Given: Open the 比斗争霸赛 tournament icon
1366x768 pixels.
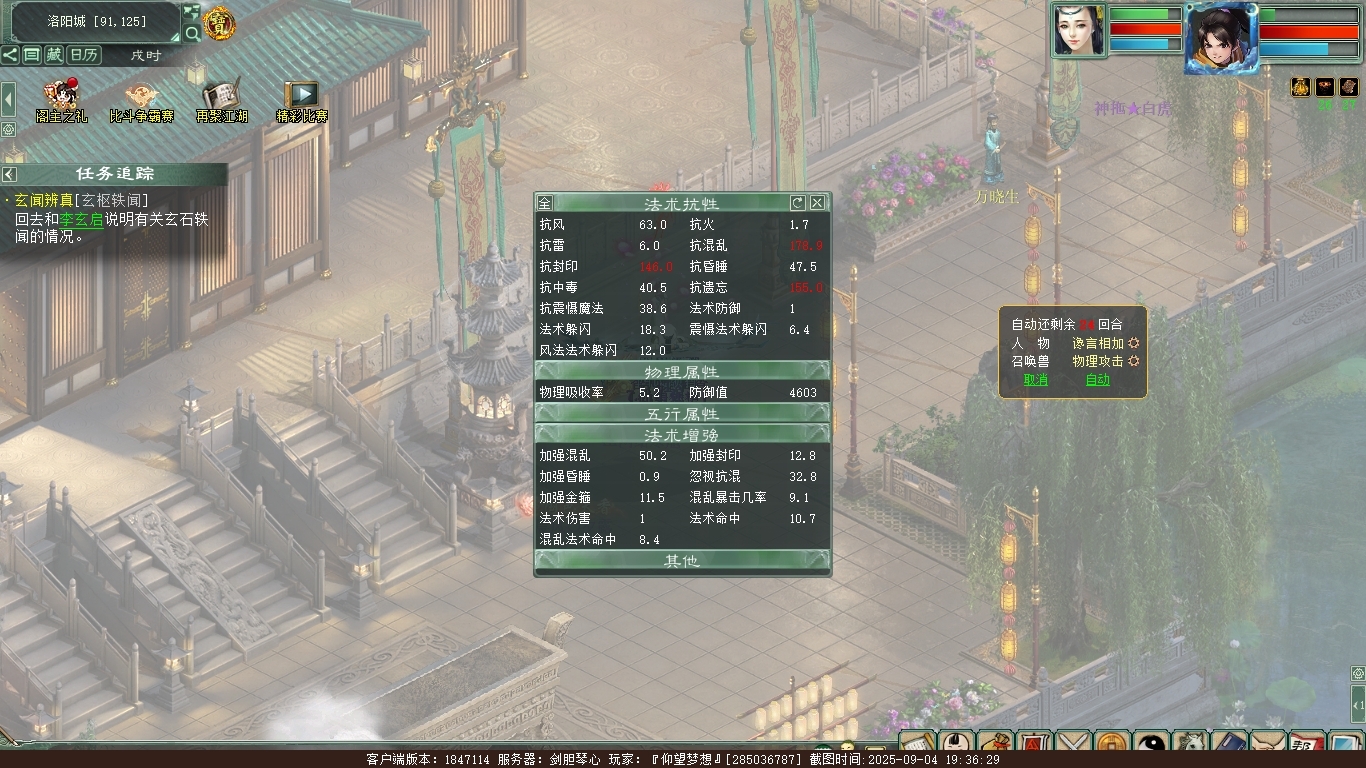Looking at the screenshot, I should point(141,98).
